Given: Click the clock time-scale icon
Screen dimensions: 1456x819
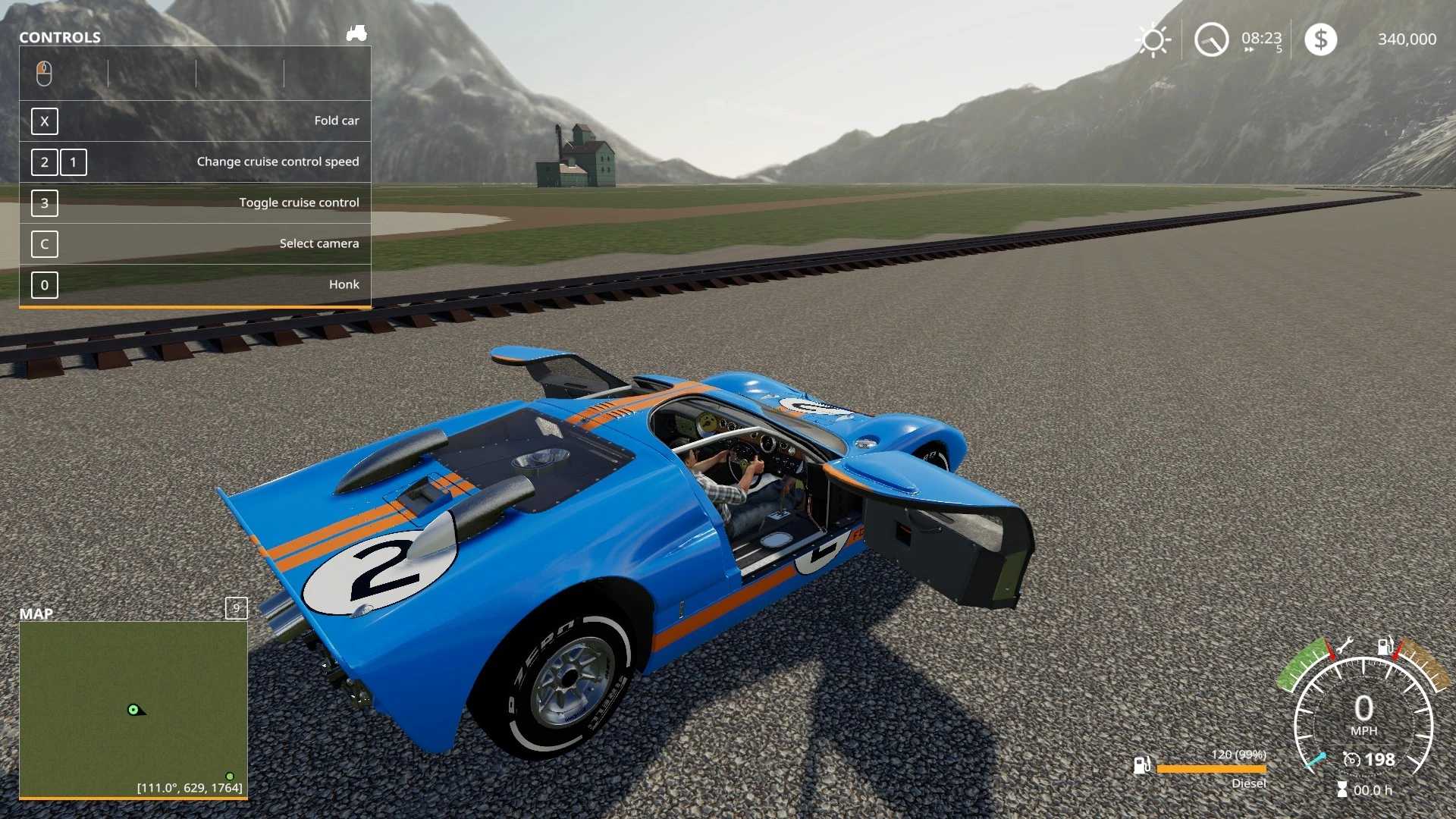Looking at the screenshot, I should (x=1211, y=39).
